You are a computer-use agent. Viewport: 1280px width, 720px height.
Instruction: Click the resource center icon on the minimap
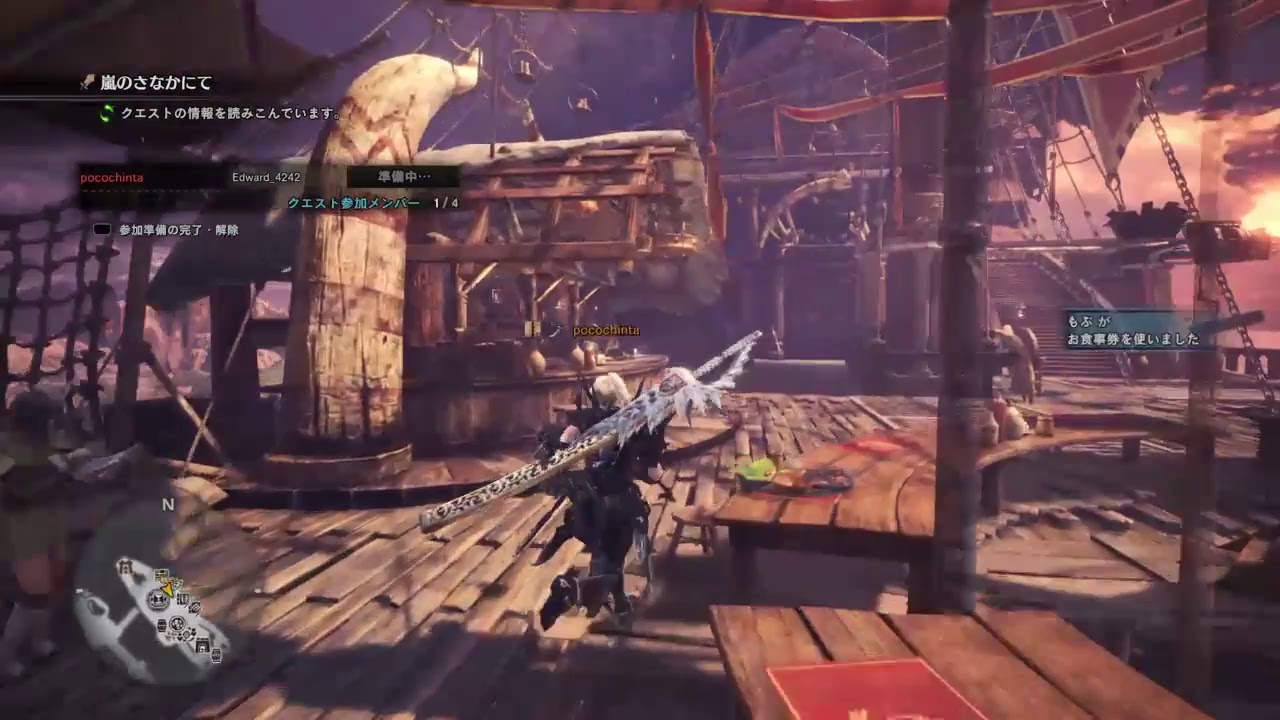pos(184,599)
